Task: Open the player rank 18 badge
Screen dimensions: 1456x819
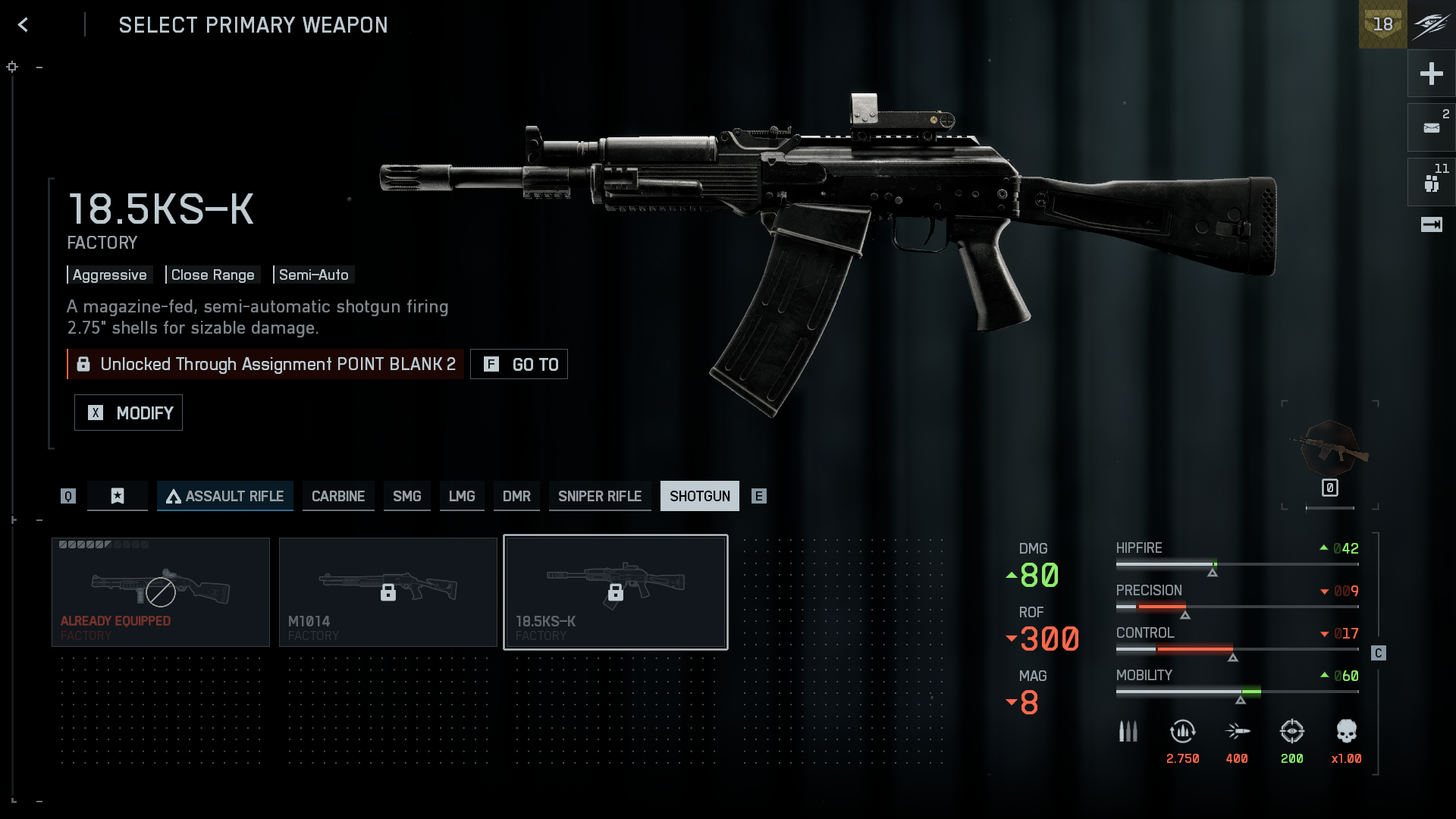Action: click(x=1382, y=24)
